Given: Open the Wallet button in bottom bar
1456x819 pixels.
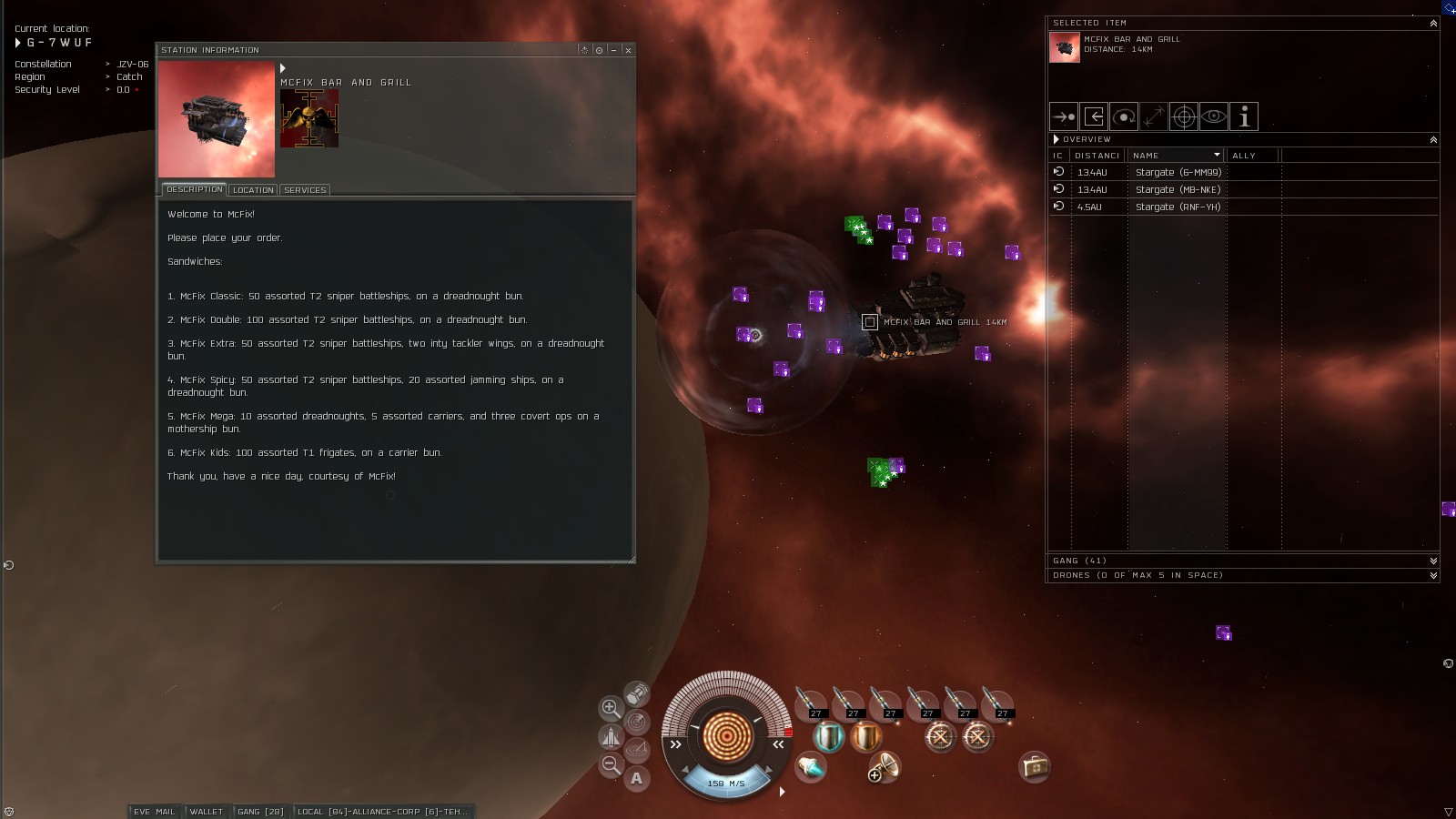Looking at the screenshot, I should click(x=206, y=812).
